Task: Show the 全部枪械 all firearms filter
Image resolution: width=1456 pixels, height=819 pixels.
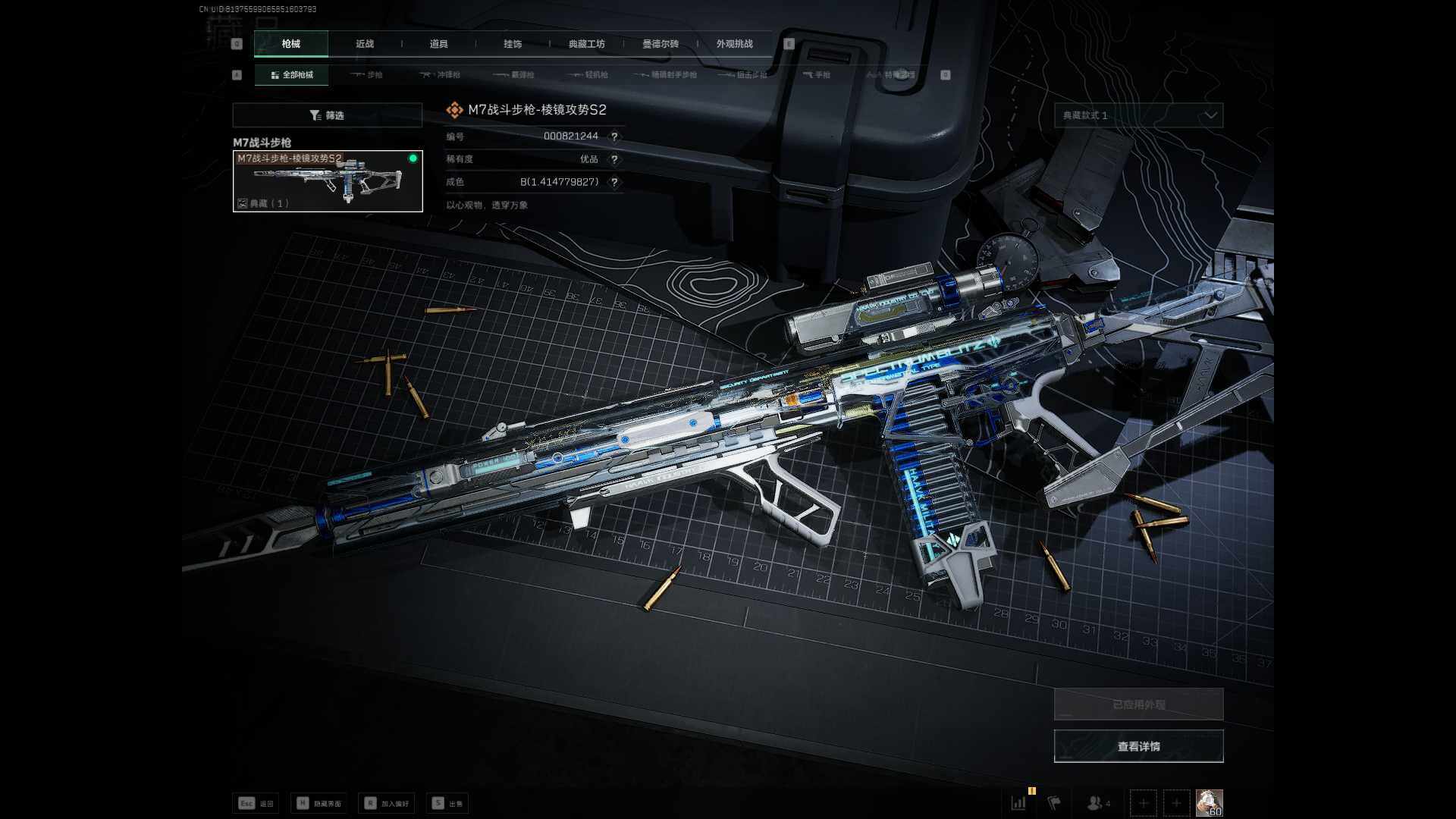Action: tap(292, 75)
